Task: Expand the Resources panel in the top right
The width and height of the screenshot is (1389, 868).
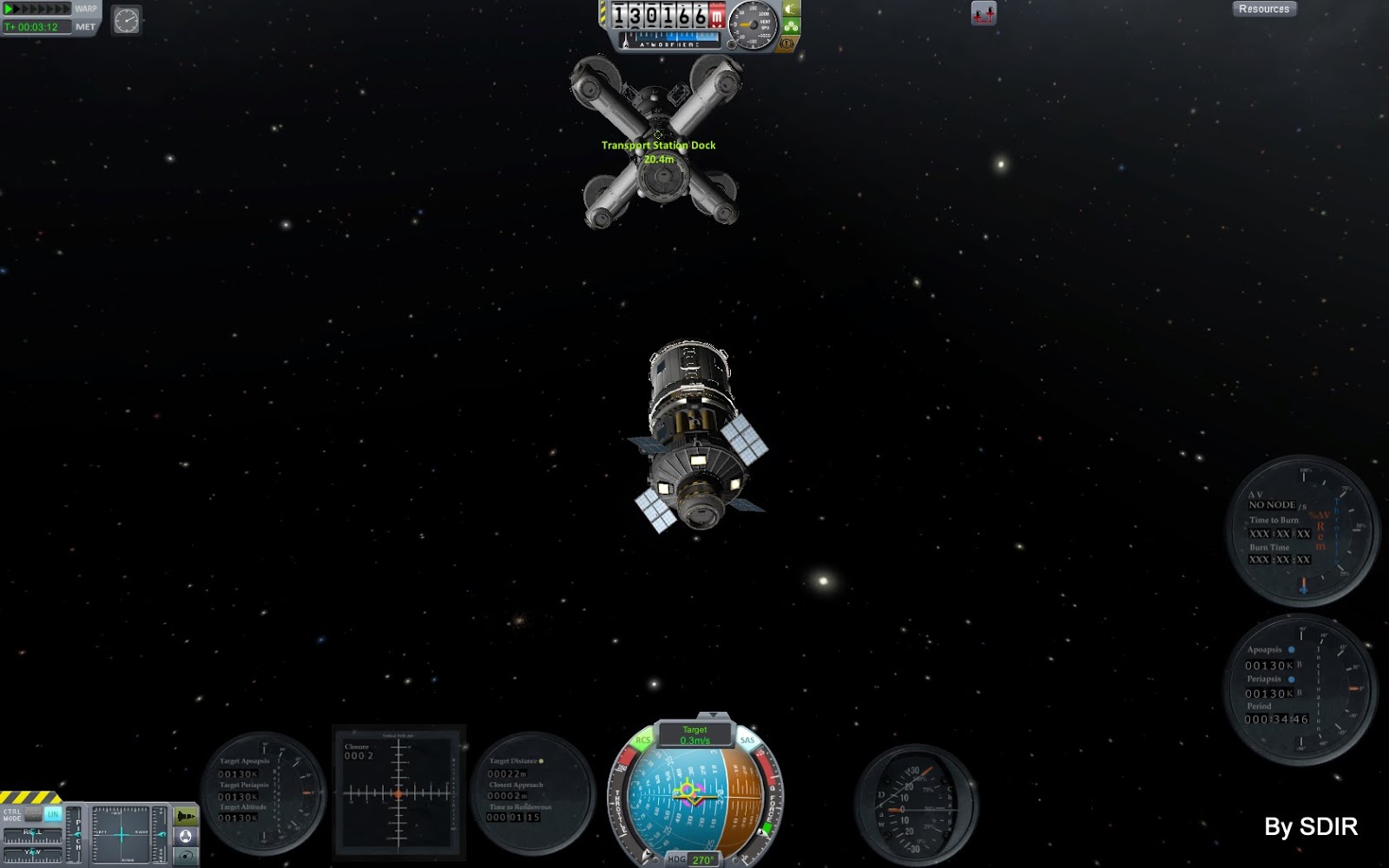Action: pos(1265,9)
